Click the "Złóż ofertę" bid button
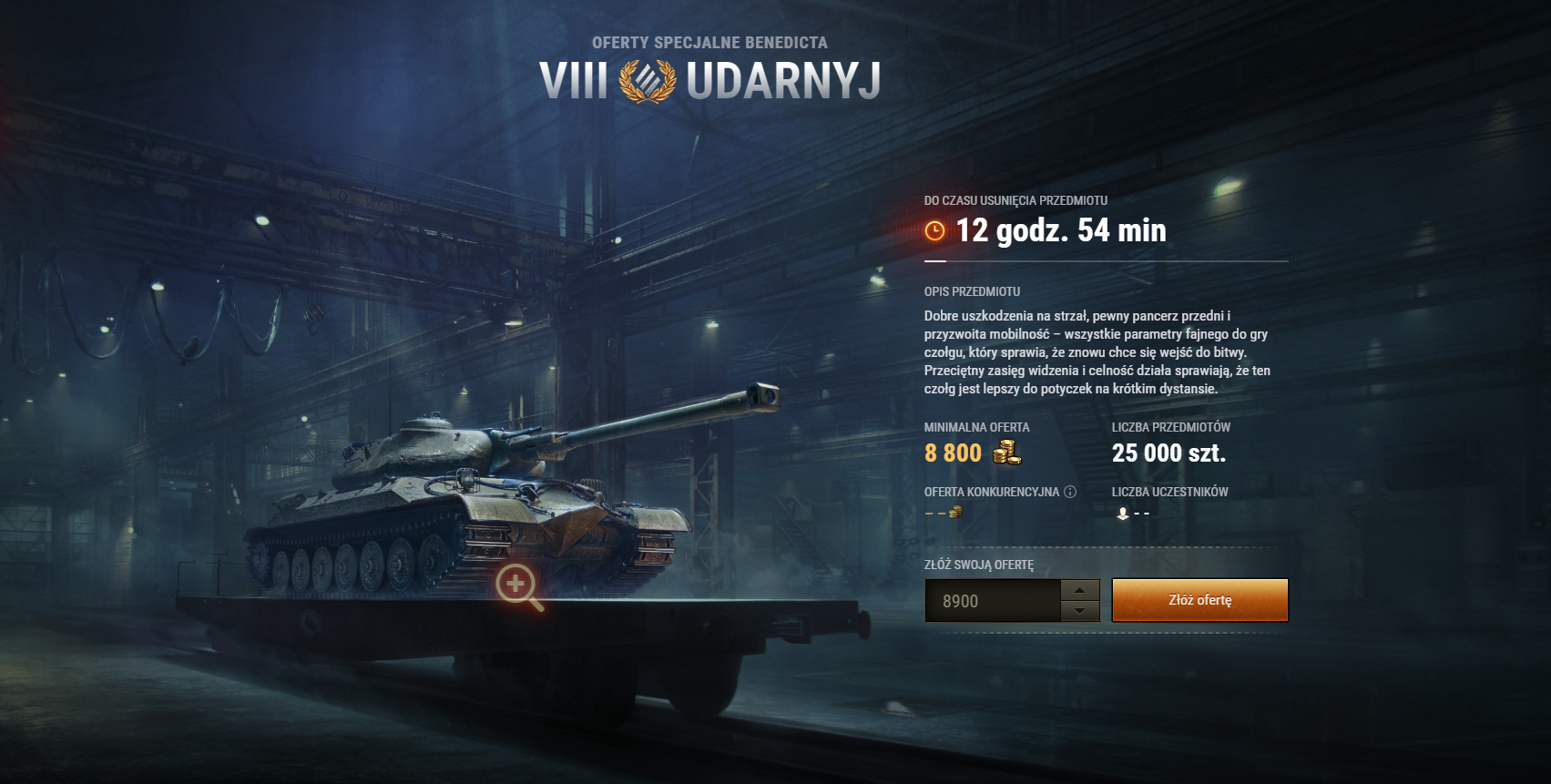 1199,600
